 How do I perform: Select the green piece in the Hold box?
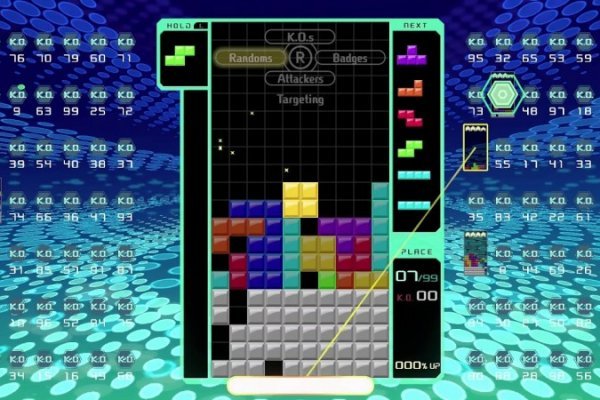181,53
